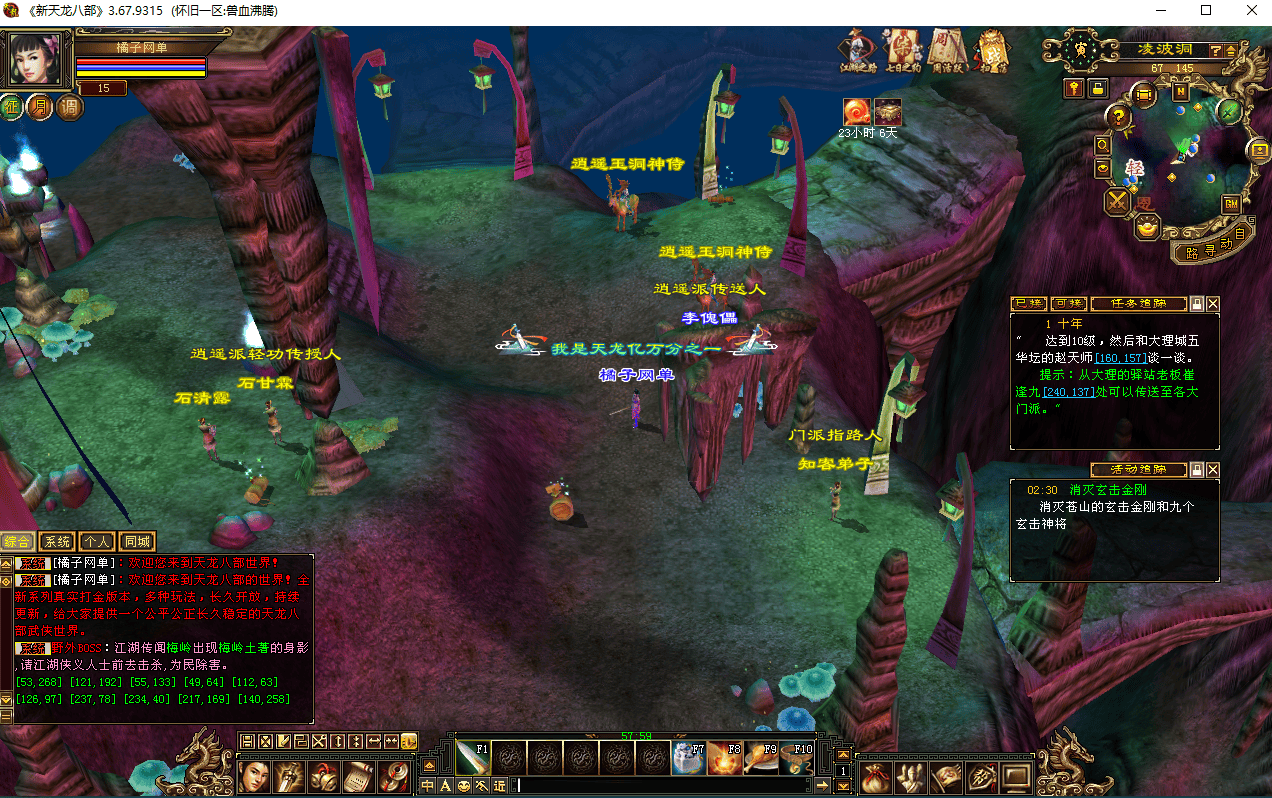Click the crossed swords icon by the minimap

click(1117, 202)
